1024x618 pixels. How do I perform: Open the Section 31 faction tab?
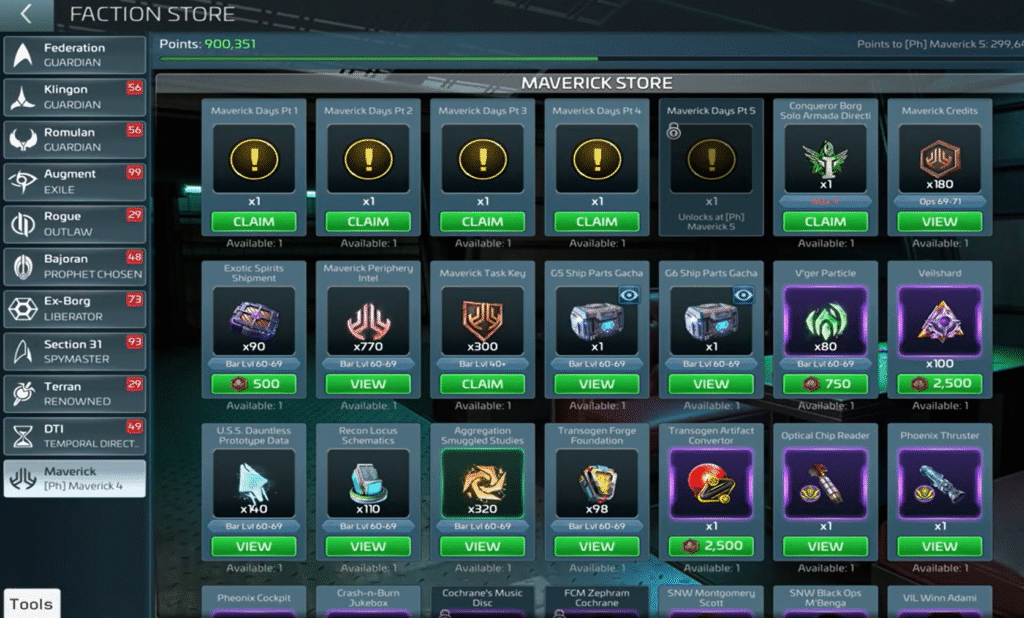[75, 351]
